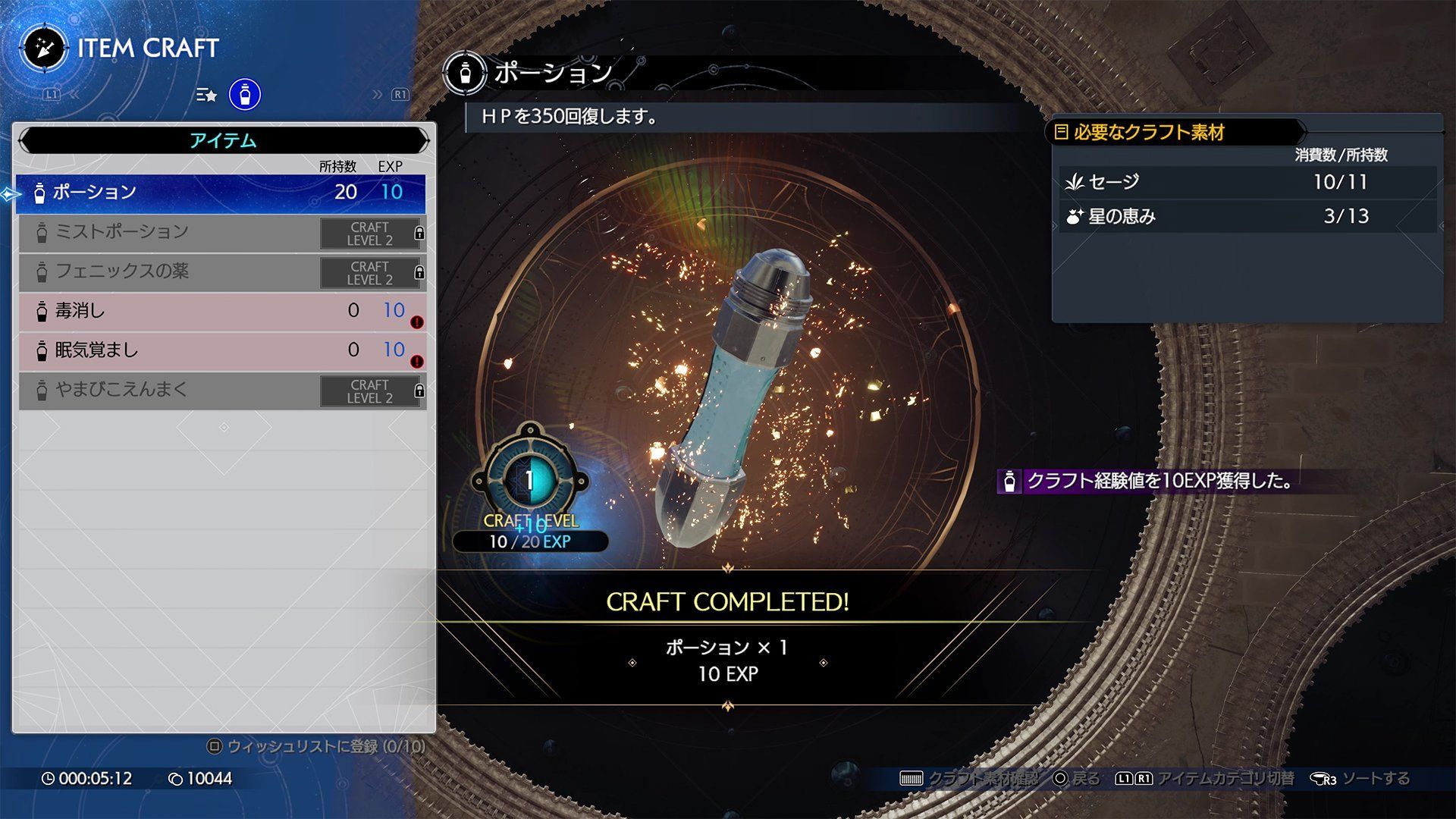The width and height of the screenshot is (1456, 819).
Task: Select the 星の恵み material row
Action: coord(1247,217)
